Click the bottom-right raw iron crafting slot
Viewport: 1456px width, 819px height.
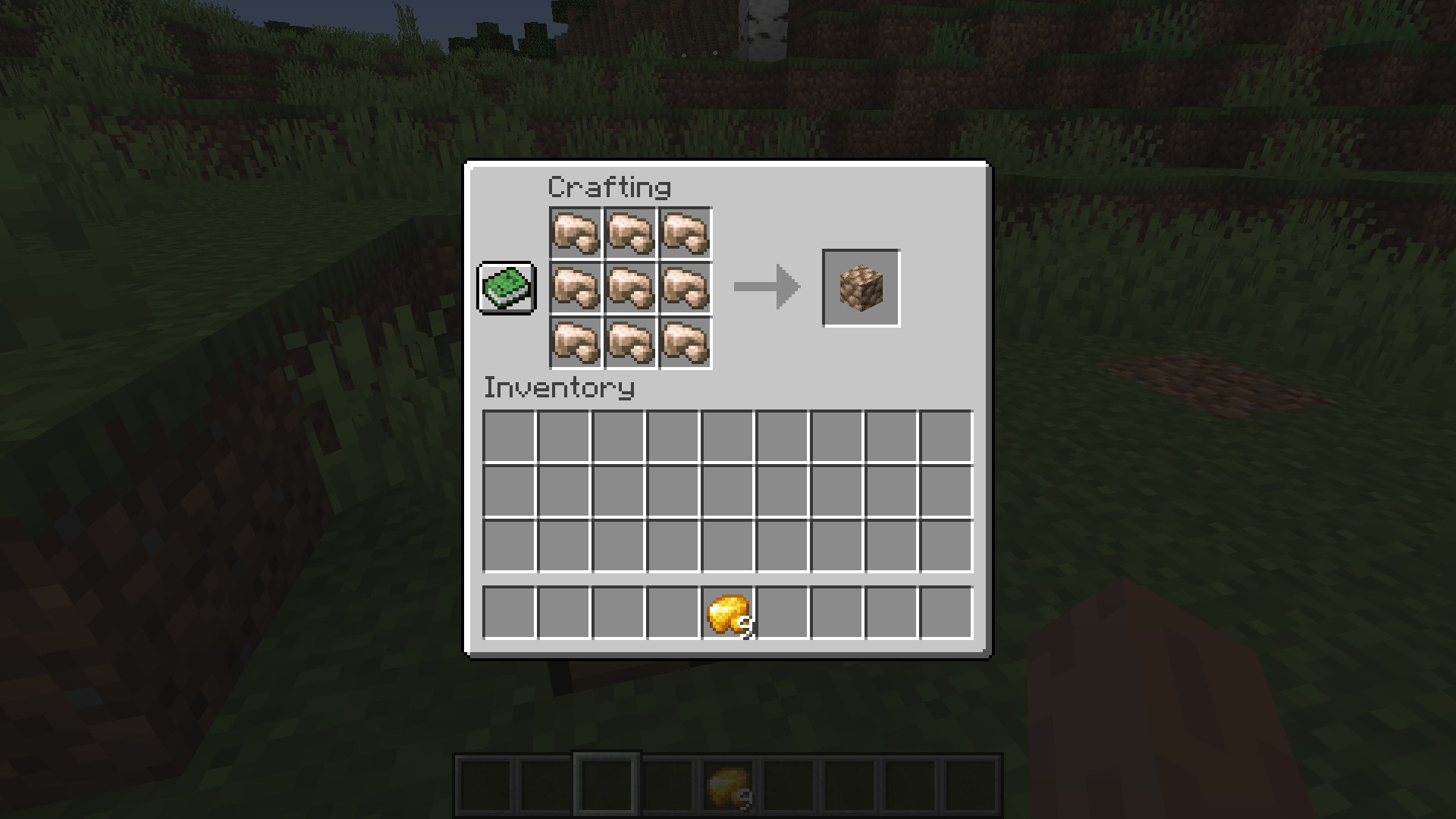point(686,343)
